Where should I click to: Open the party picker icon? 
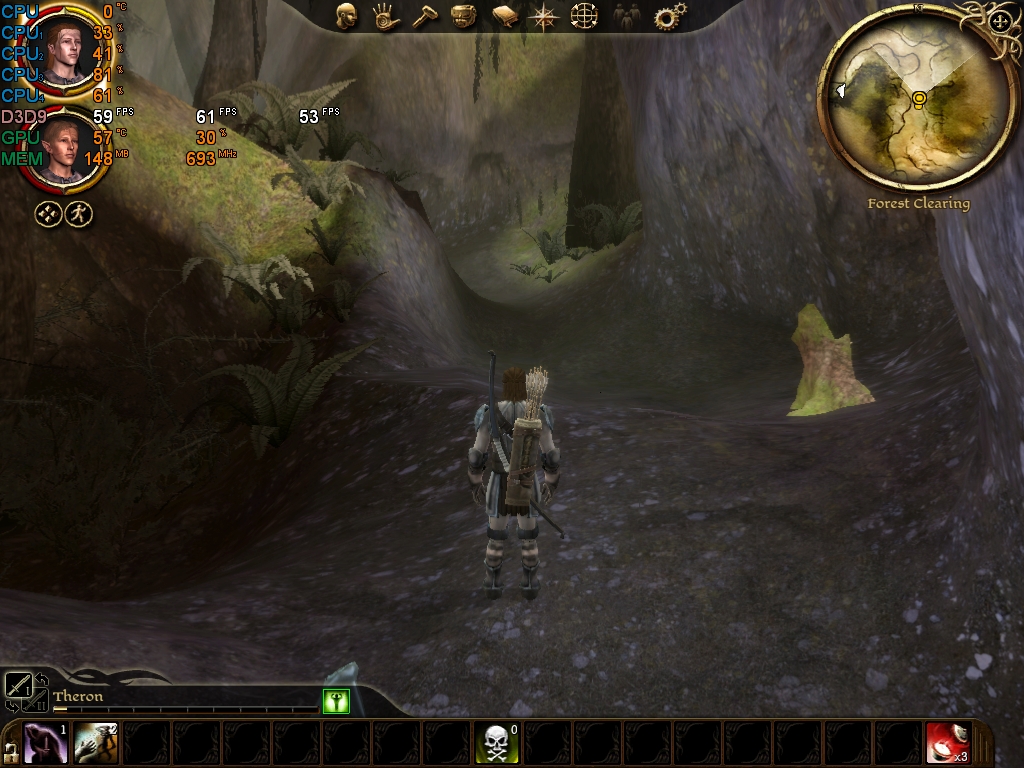click(x=626, y=16)
